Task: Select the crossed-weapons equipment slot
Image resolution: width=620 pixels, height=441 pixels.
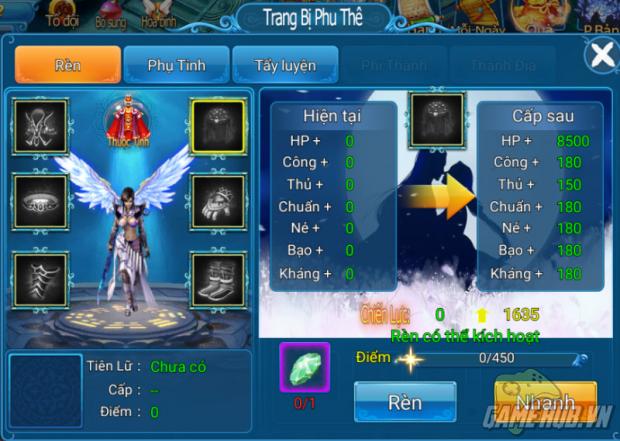Action: (x=40, y=126)
